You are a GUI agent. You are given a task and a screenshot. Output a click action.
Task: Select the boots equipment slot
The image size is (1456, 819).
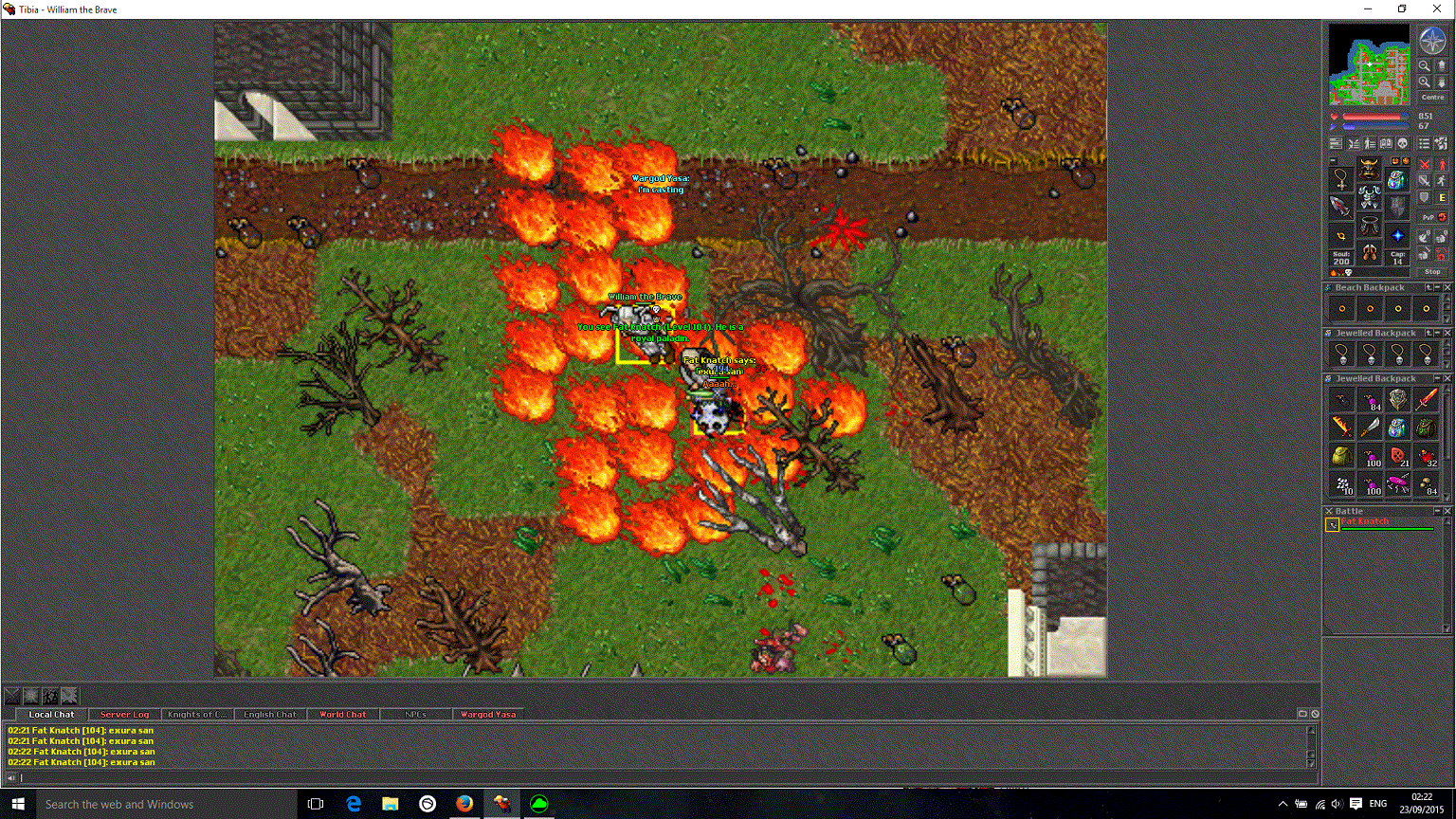tap(1369, 253)
